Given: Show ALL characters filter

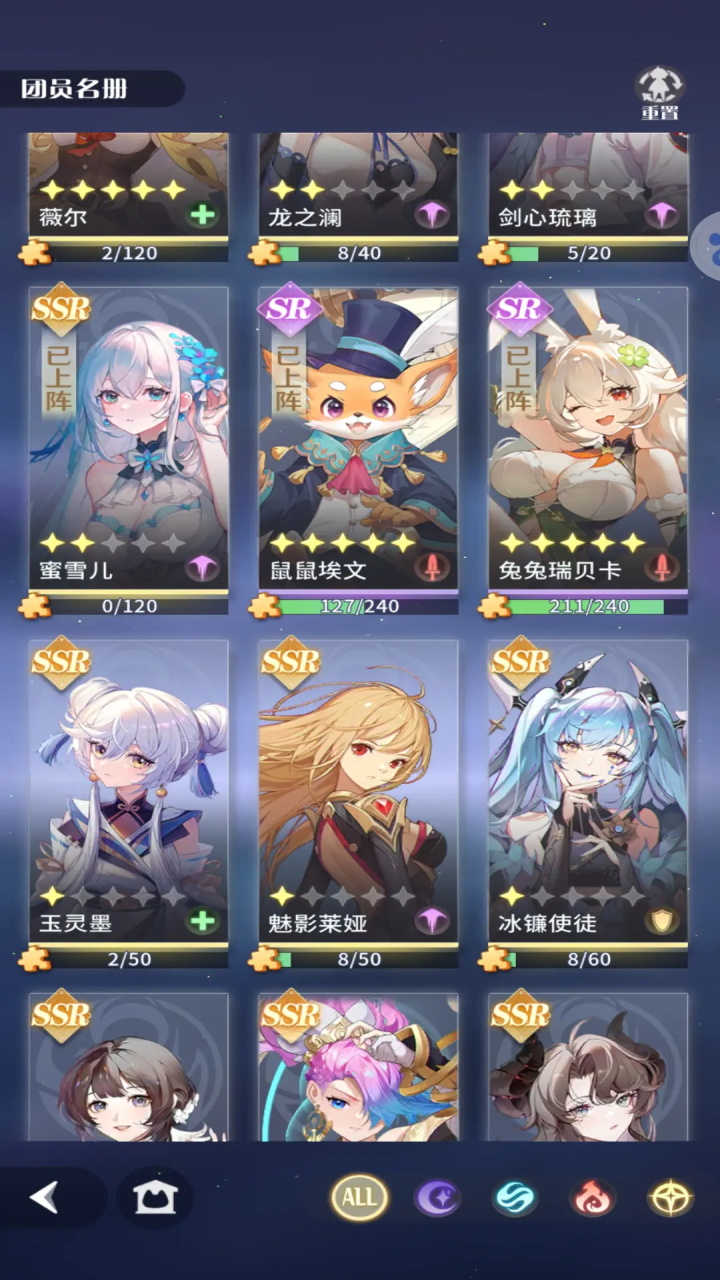Looking at the screenshot, I should point(360,1197).
